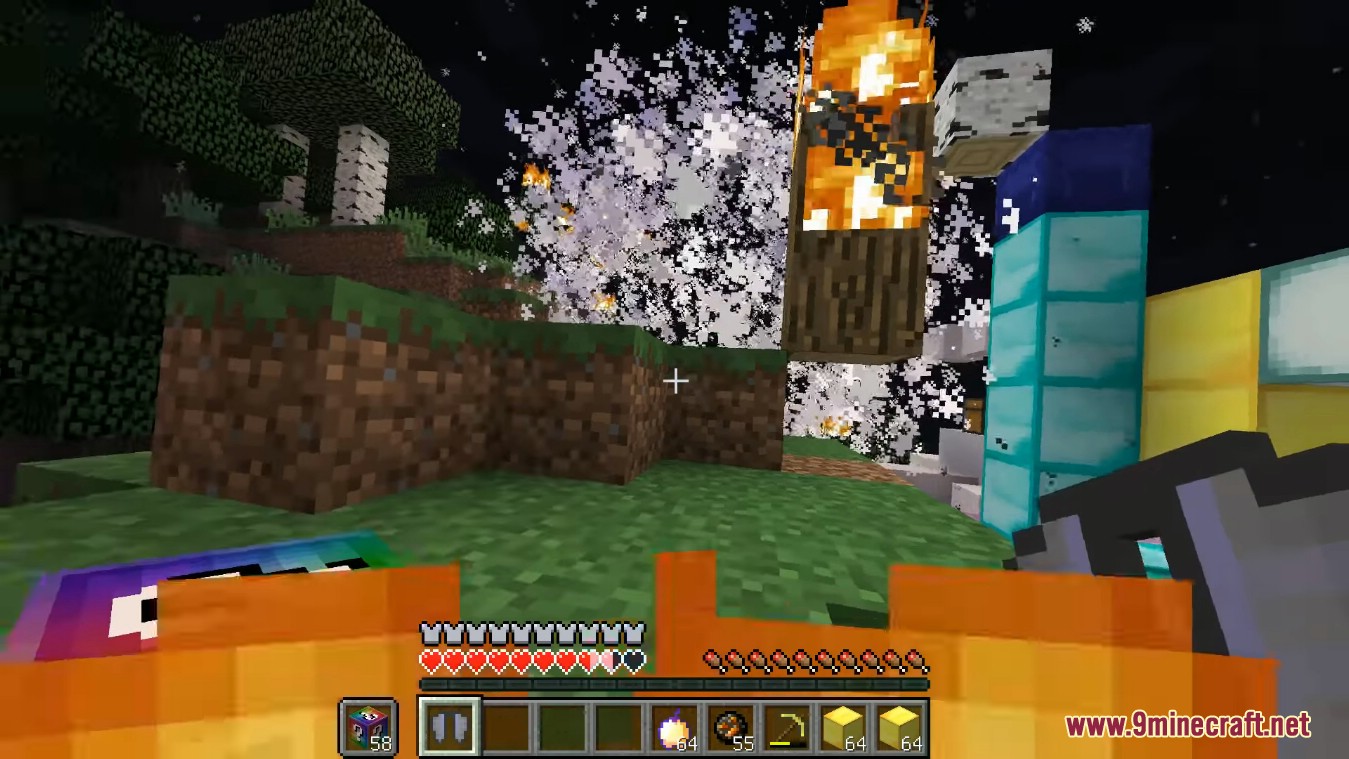Click the leftmost hunger drumstick icon
Image resolution: width=1349 pixels, height=759 pixels.
[714, 659]
